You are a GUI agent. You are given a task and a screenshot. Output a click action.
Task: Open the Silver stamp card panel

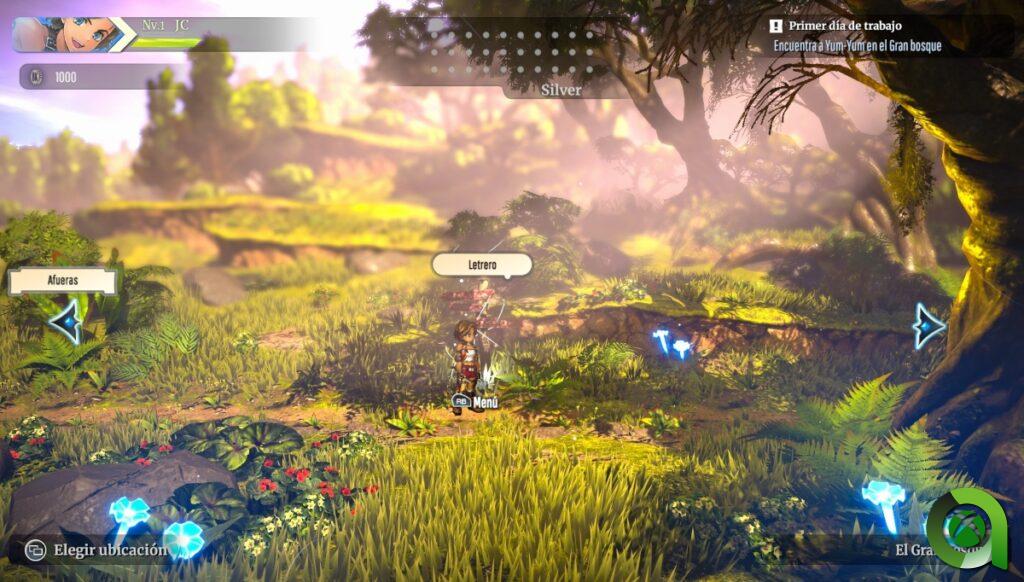coord(561,89)
